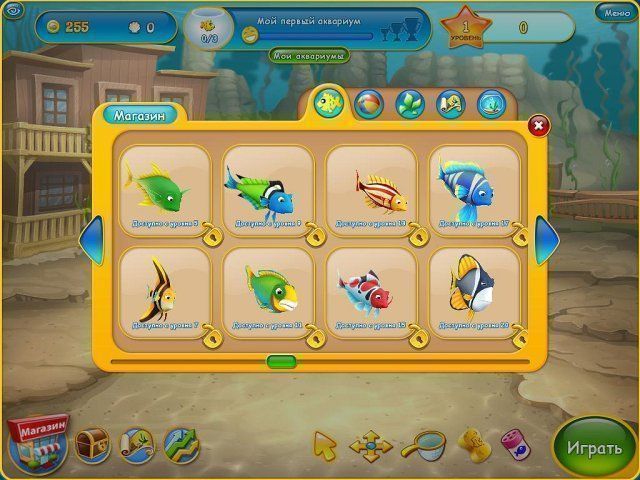
Task: Open the Магазин shop button
Action: click(x=37, y=442)
